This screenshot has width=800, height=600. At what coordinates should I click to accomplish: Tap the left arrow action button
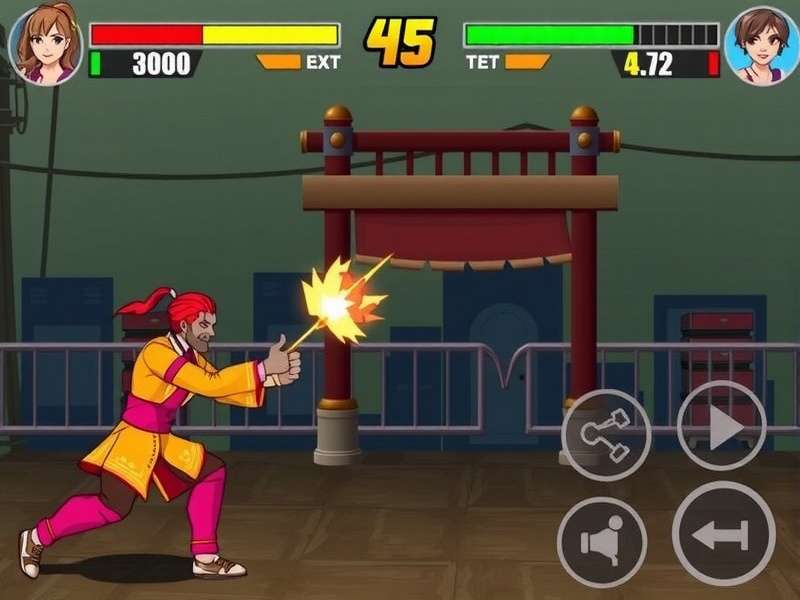(x=723, y=534)
